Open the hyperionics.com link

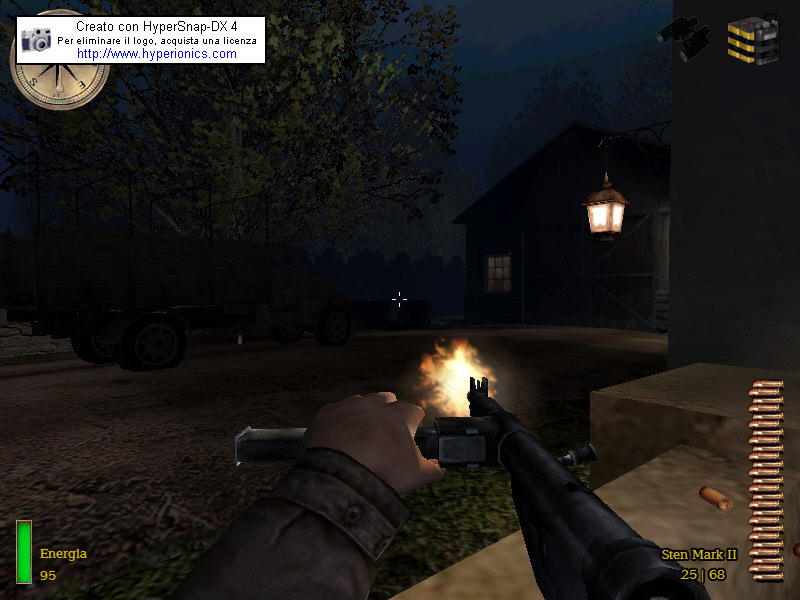[x=157, y=54]
